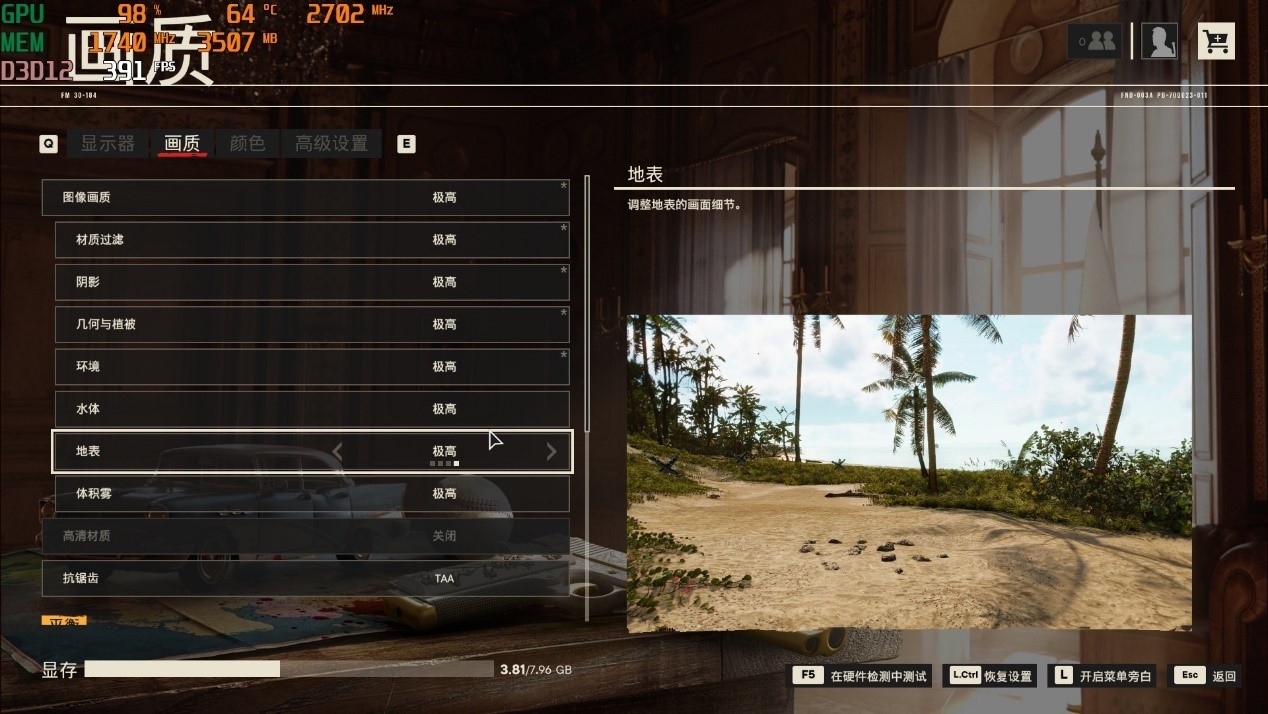
Task: Click the left arrow on 地表 setting
Action: pyautogui.click(x=337, y=452)
